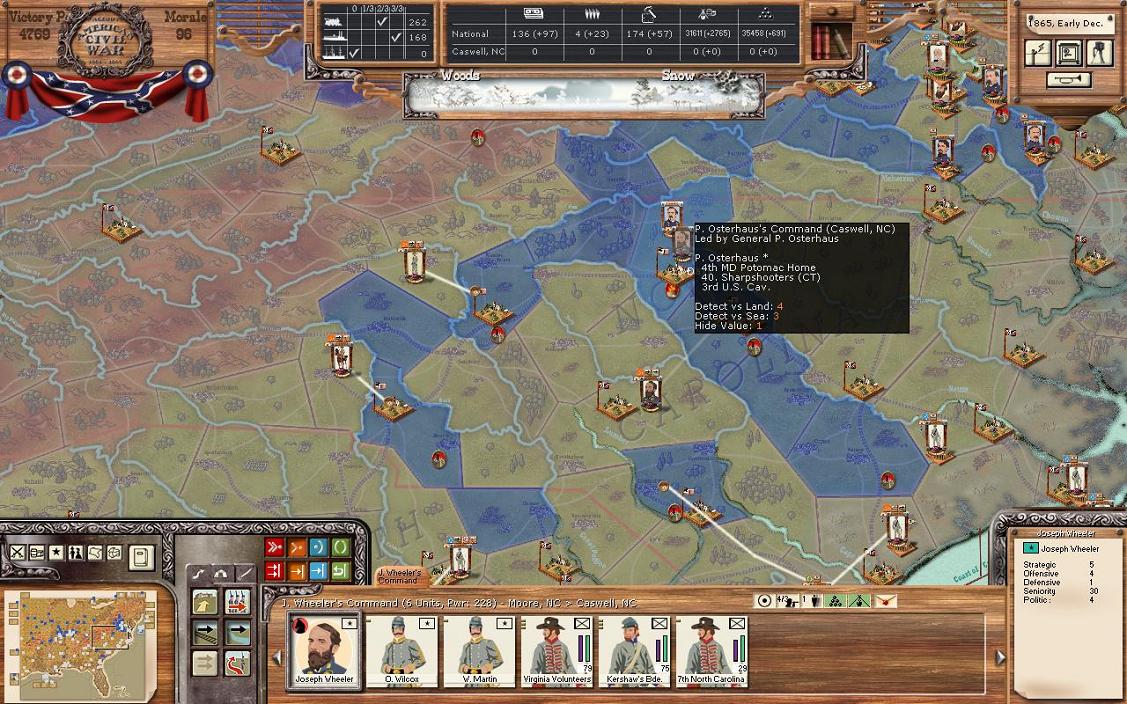This screenshot has width=1127, height=704.
Task: Open the bookshelf with red books
Action: point(829,41)
